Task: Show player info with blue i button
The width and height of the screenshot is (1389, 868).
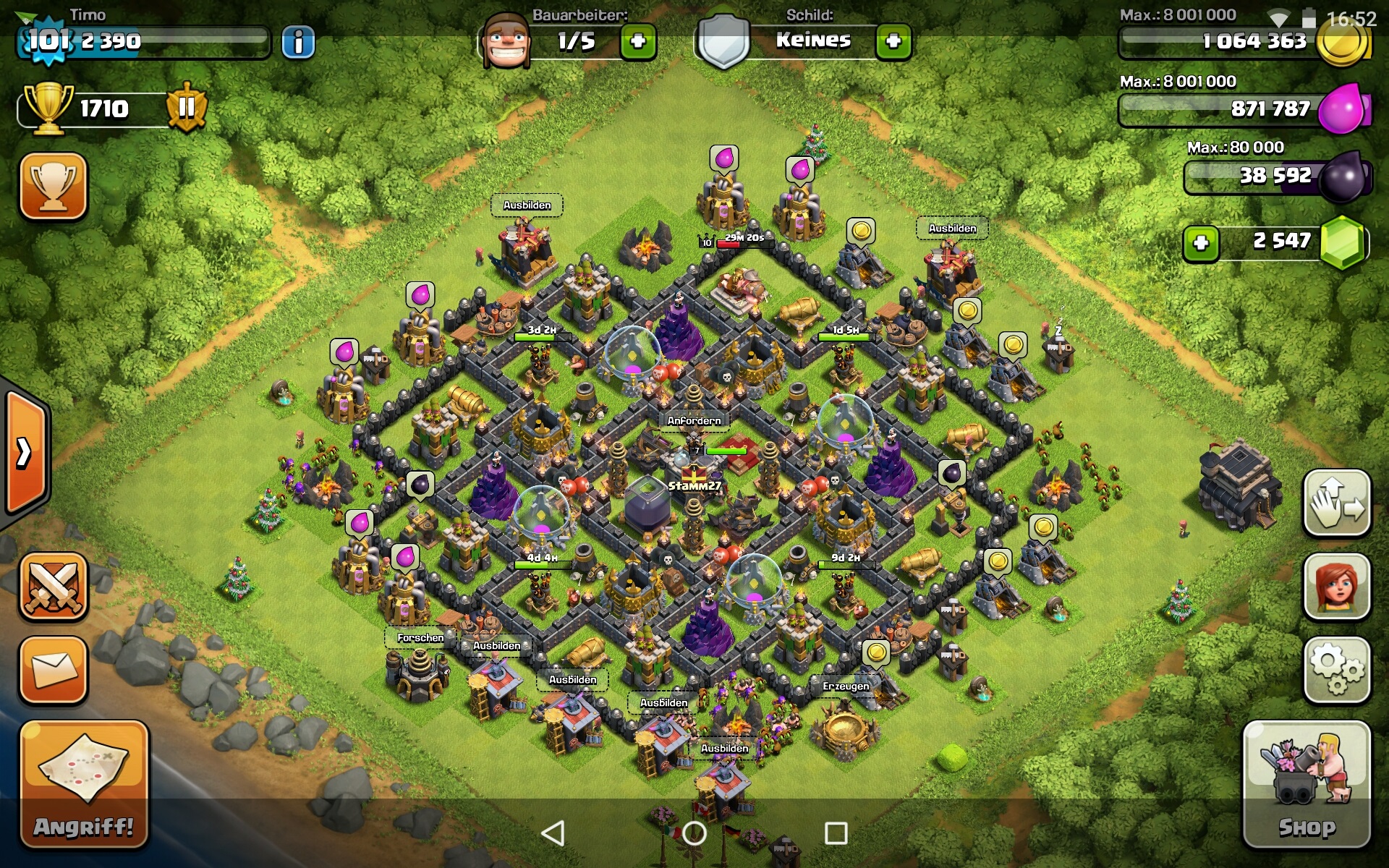Action: click(x=298, y=42)
